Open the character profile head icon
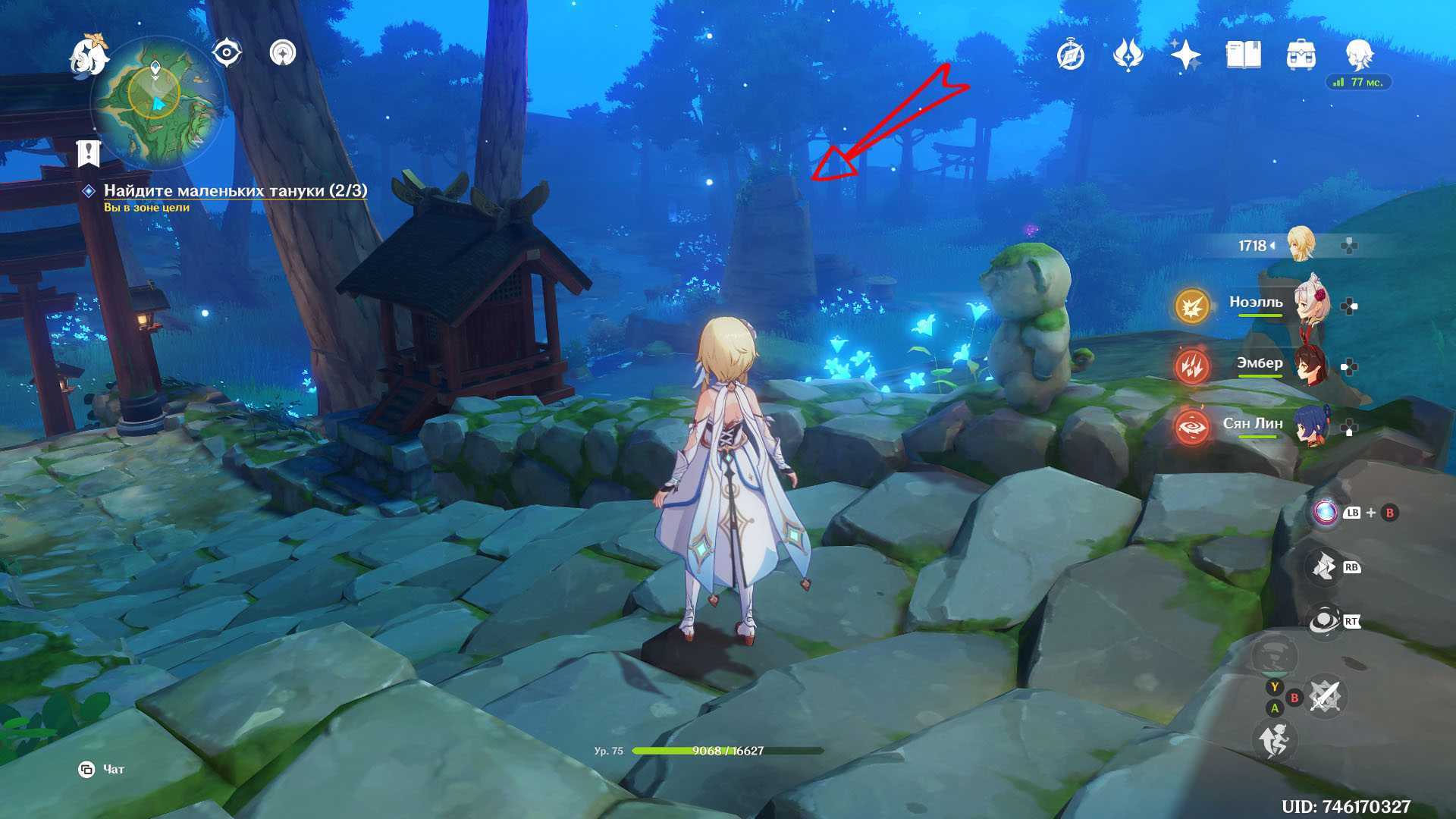The width and height of the screenshot is (1456, 819). click(x=1358, y=55)
